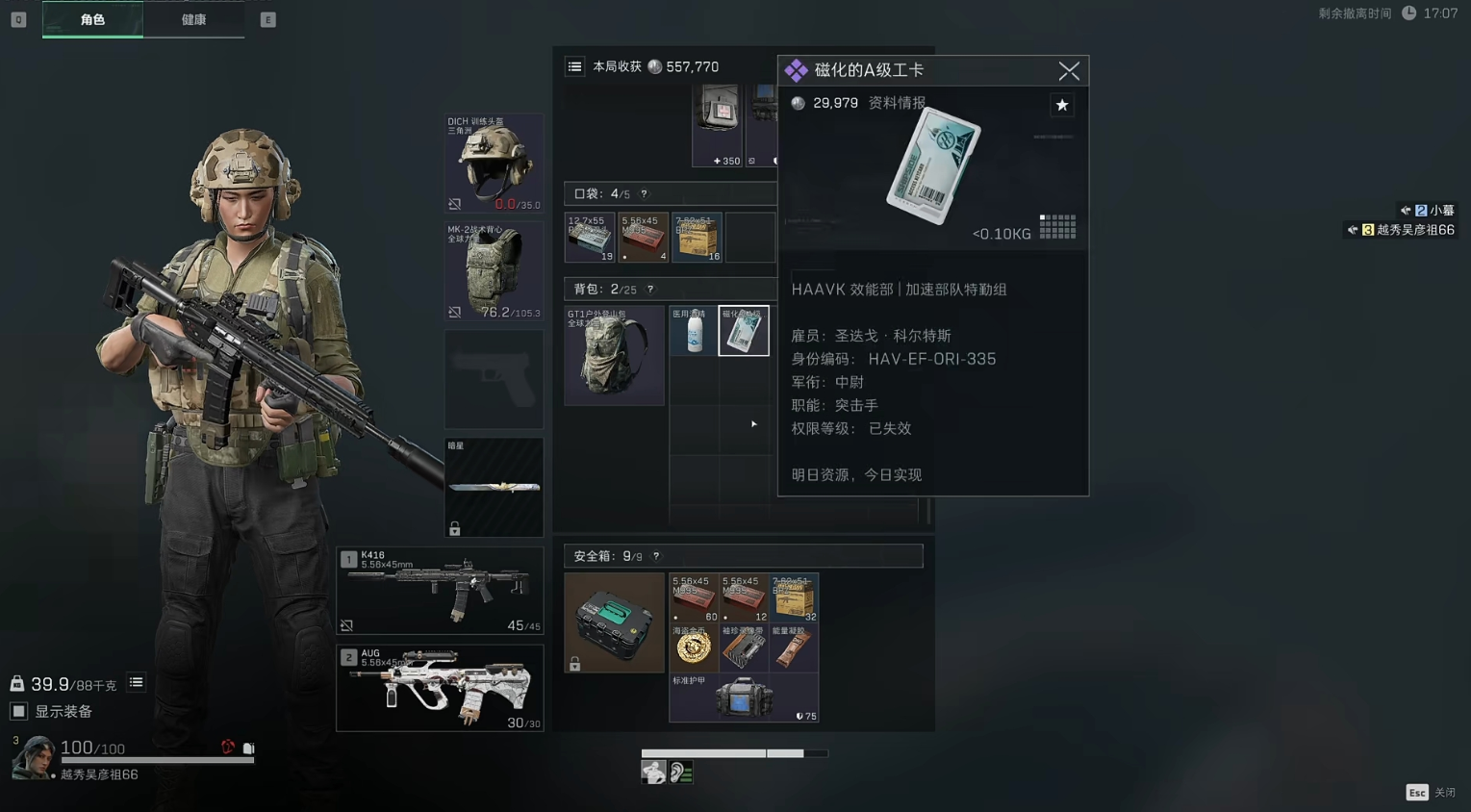Screen dimensions: 1471x812
Task: Select the 角色 tab
Action: [x=91, y=18]
